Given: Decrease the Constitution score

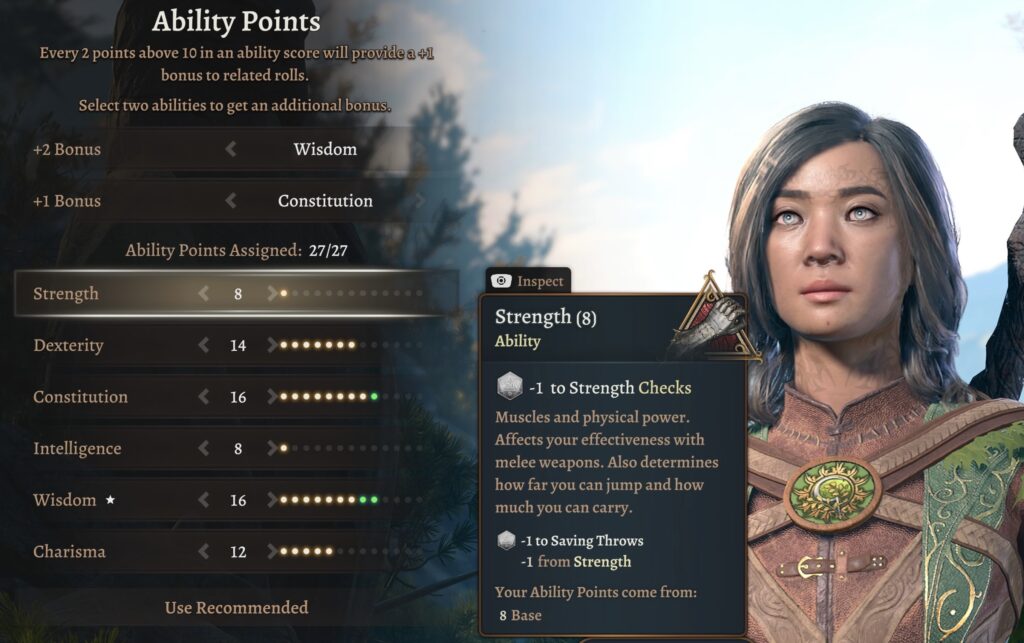Looking at the screenshot, I should click(x=204, y=397).
